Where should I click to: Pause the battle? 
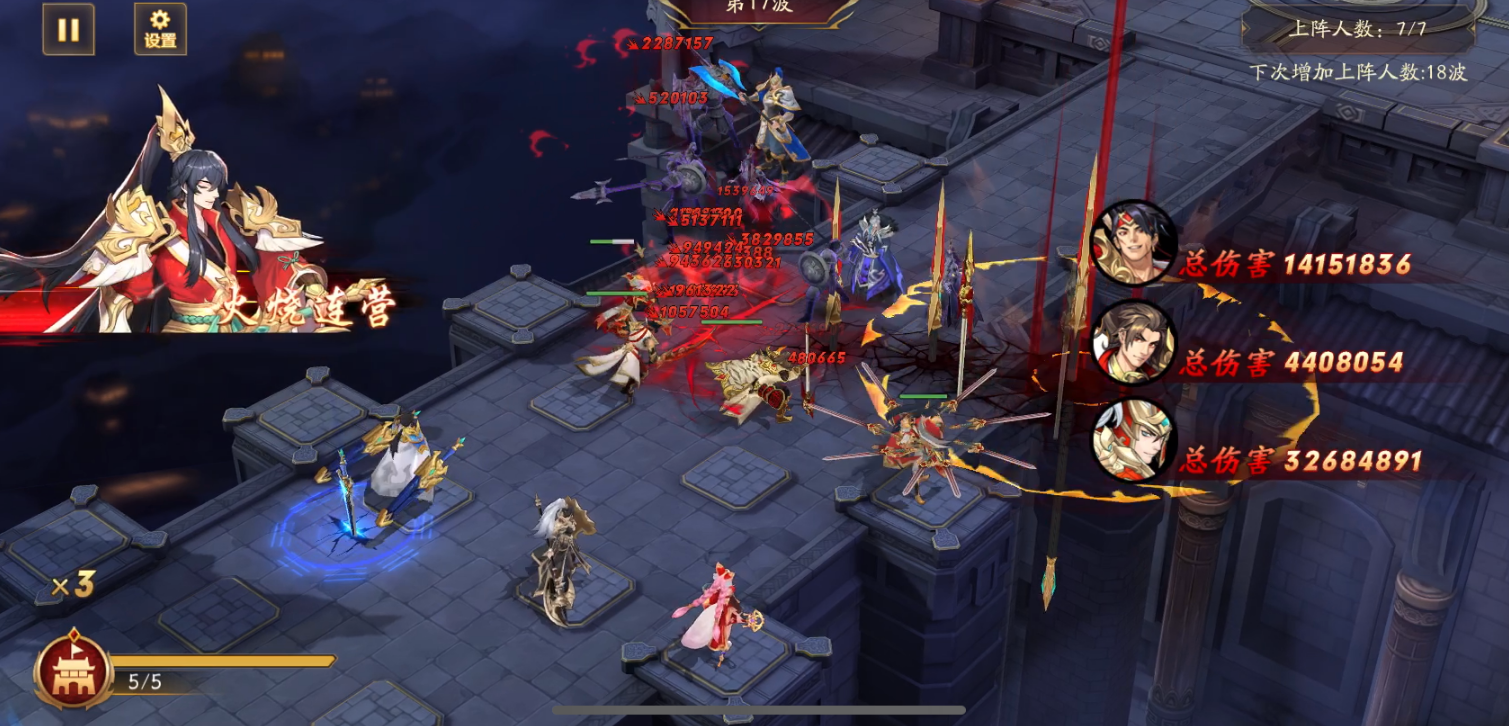[68, 29]
